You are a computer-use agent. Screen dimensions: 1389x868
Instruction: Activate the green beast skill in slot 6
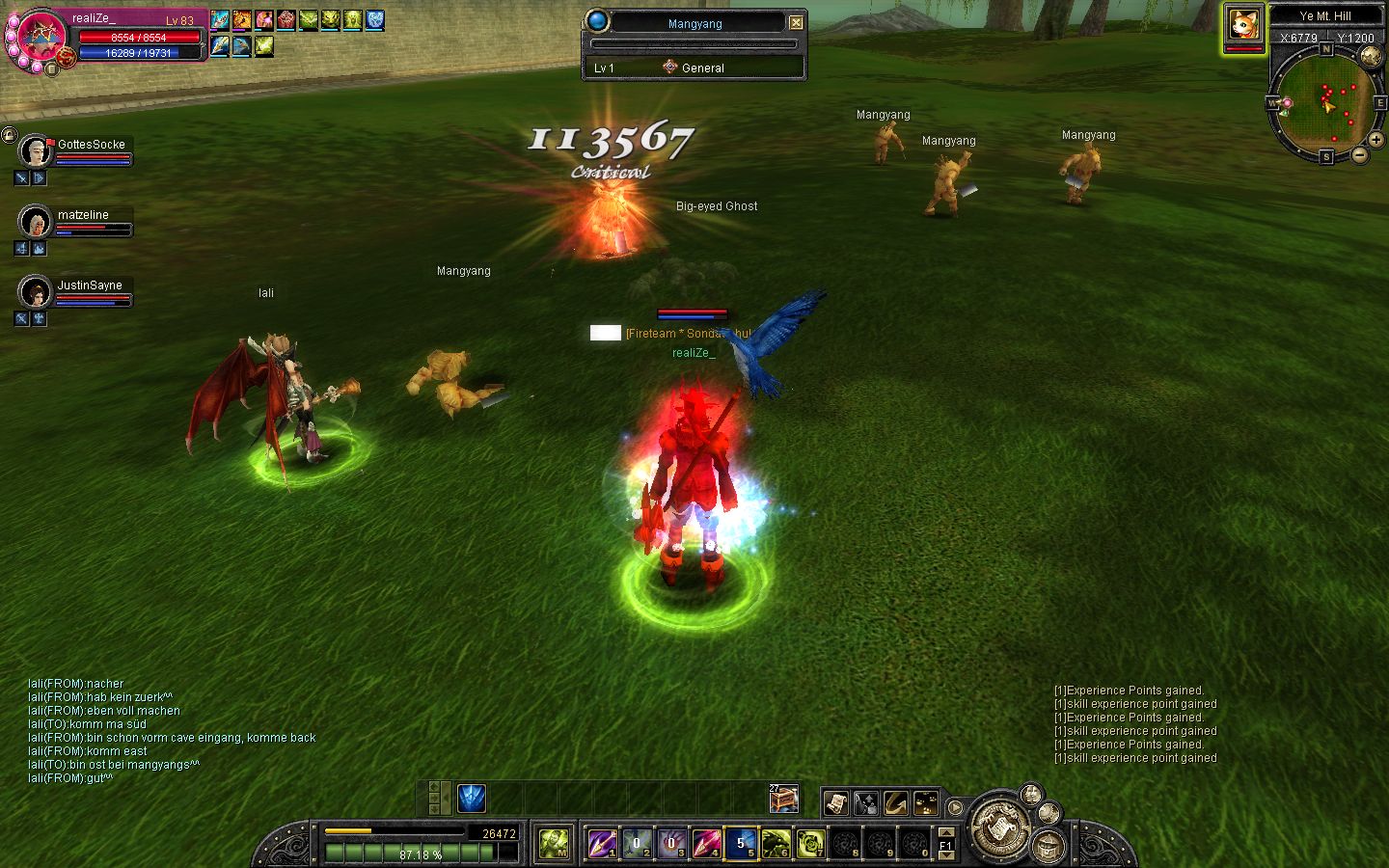coord(776,844)
